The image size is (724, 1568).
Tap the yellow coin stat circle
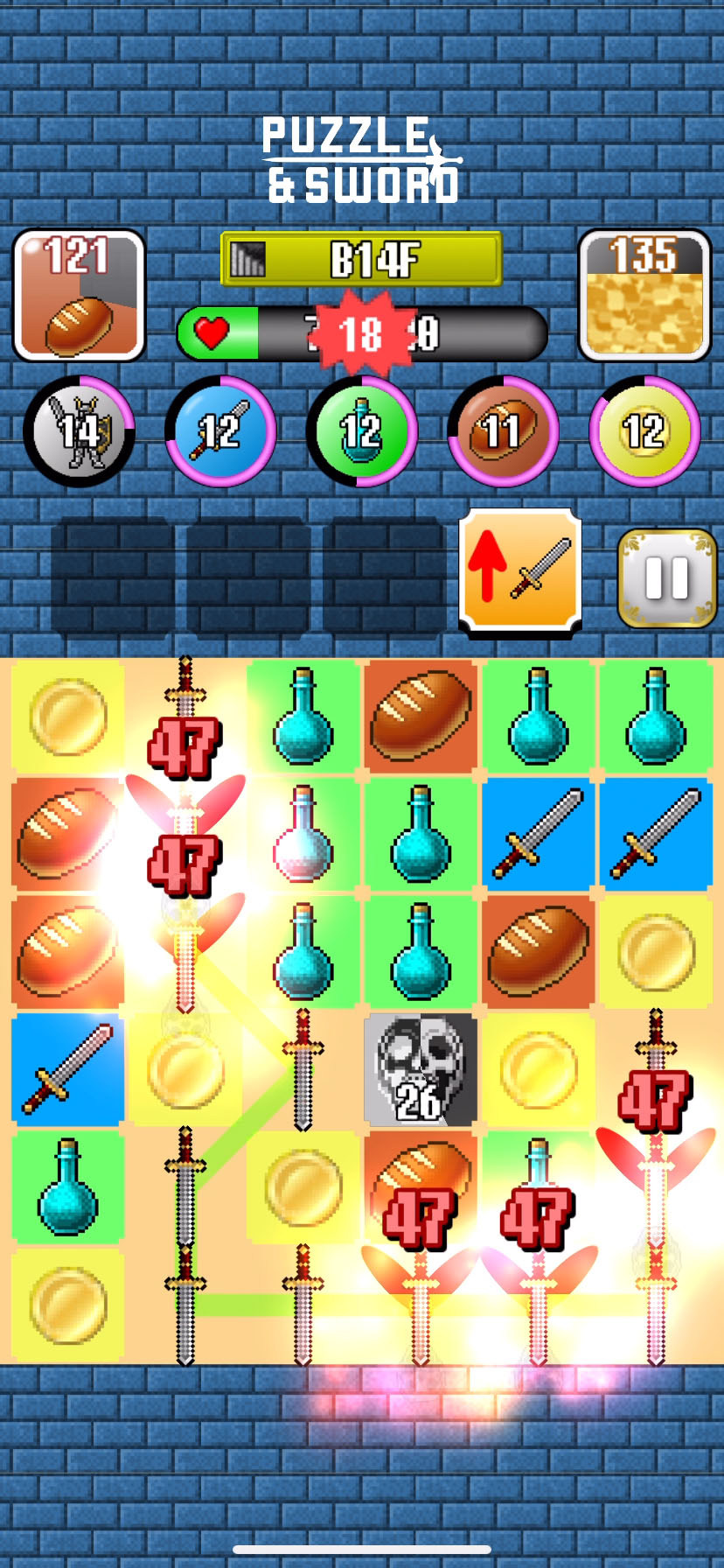[x=644, y=430]
